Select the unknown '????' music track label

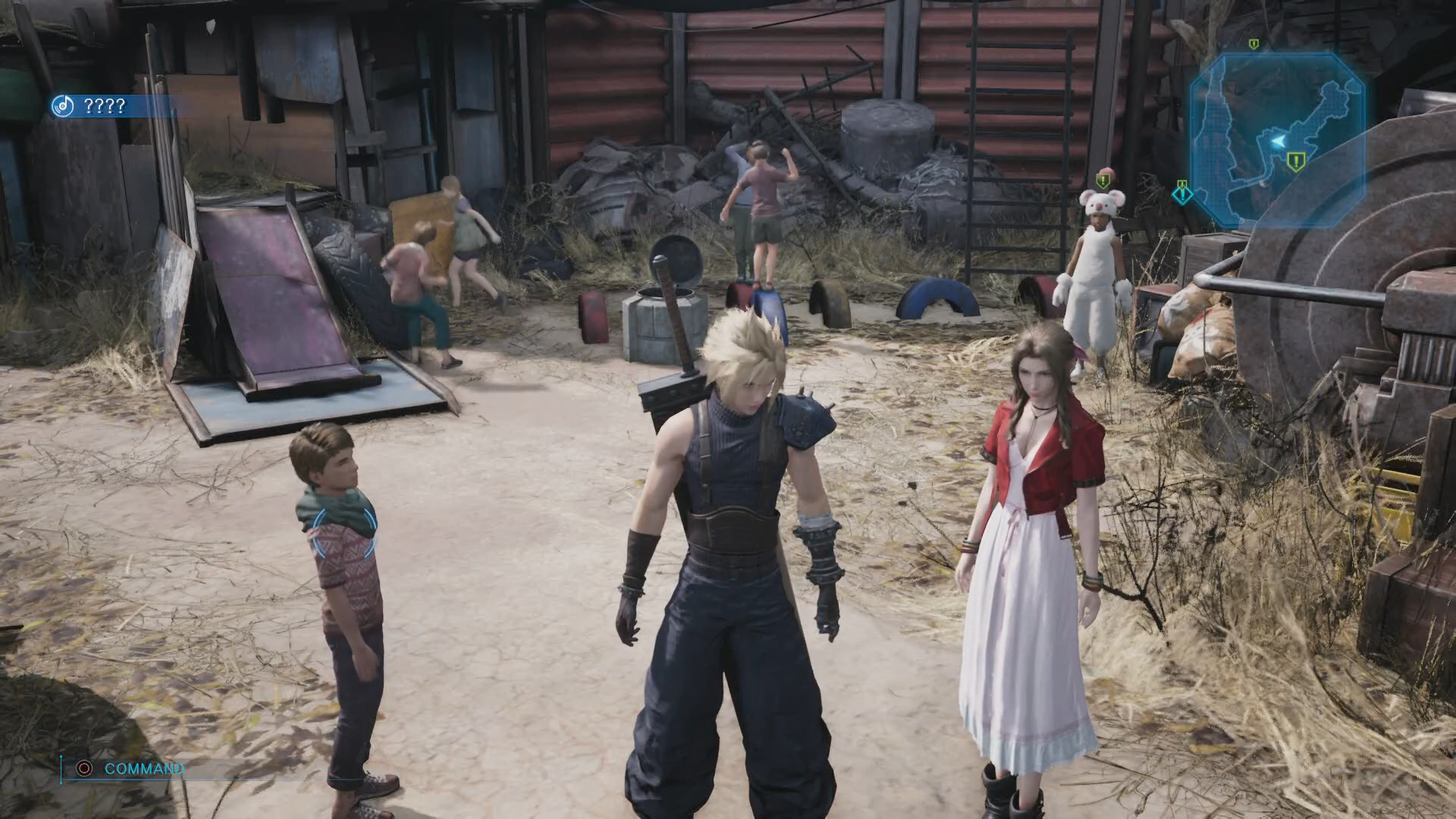coord(105,106)
